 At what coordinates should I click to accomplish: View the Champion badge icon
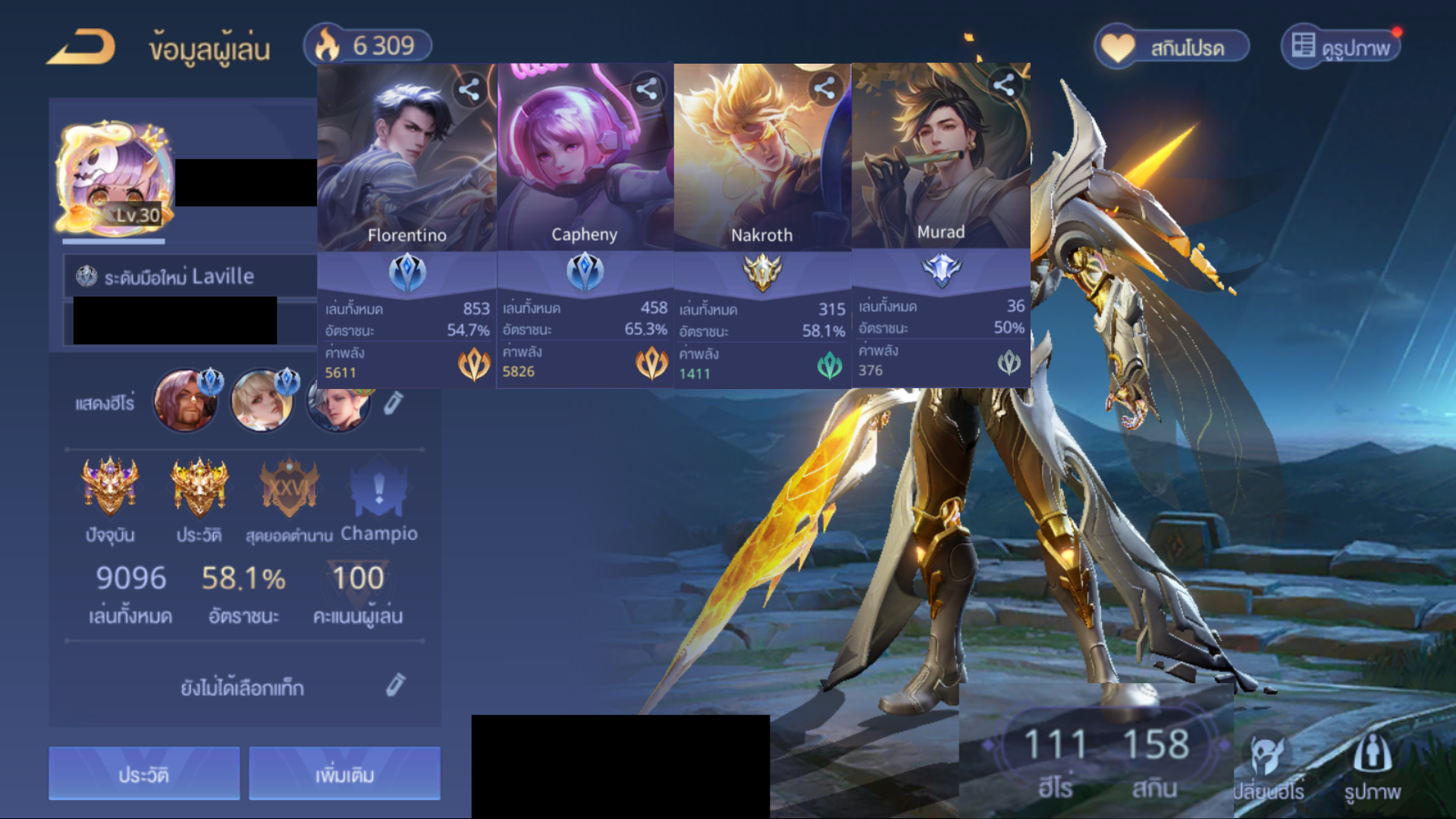click(x=378, y=489)
